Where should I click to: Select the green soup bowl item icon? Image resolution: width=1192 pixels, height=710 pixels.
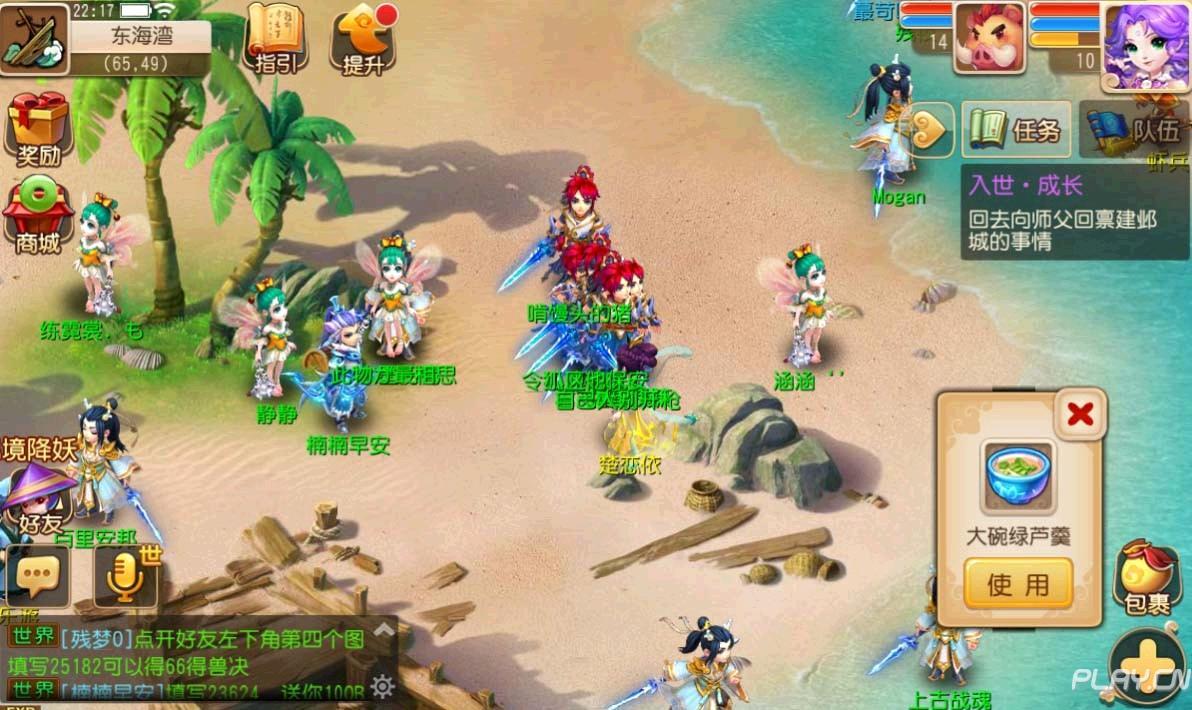tap(1018, 477)
